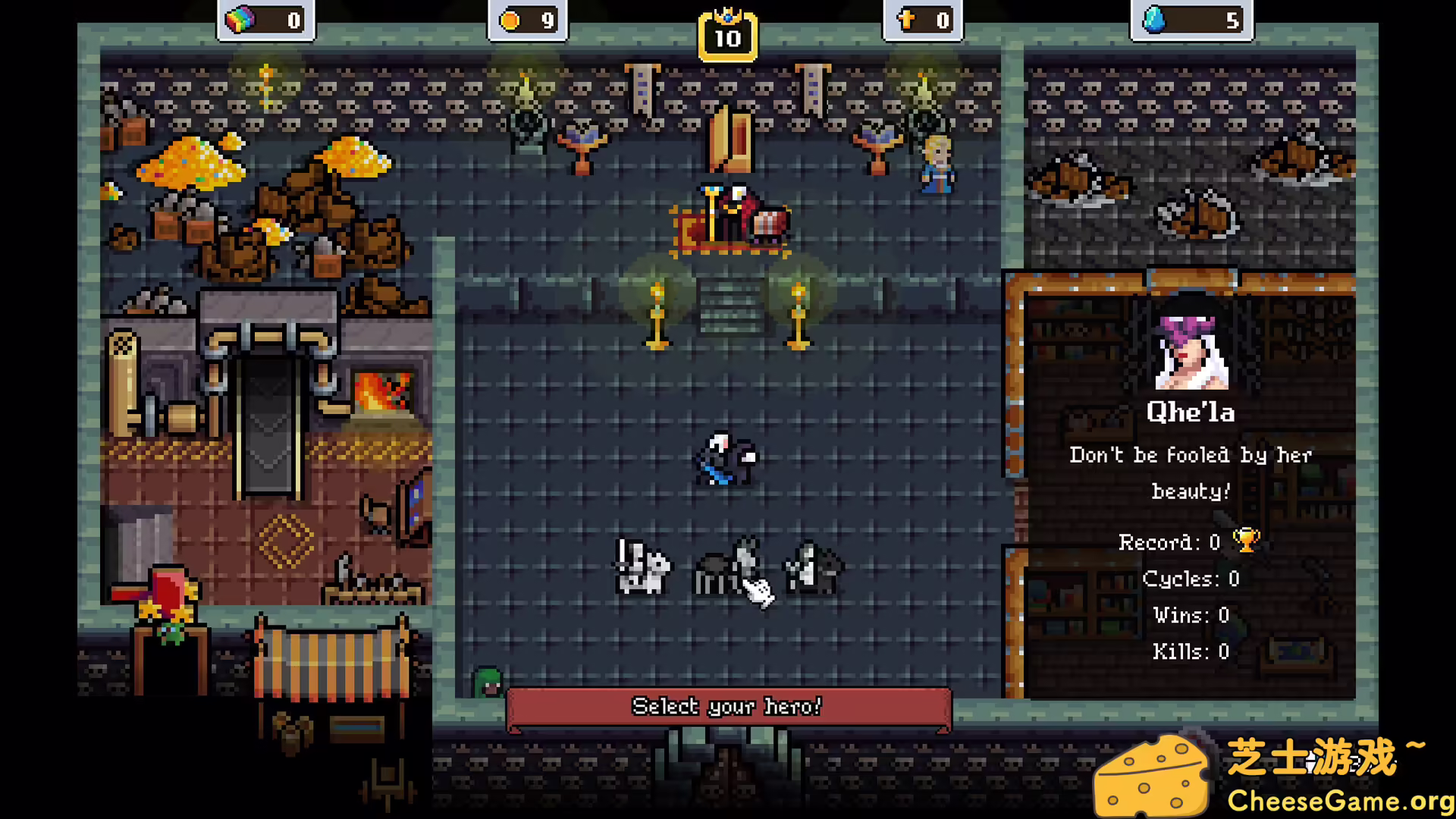Click the blue water droplet resource icon

[x=1155, y=20]
